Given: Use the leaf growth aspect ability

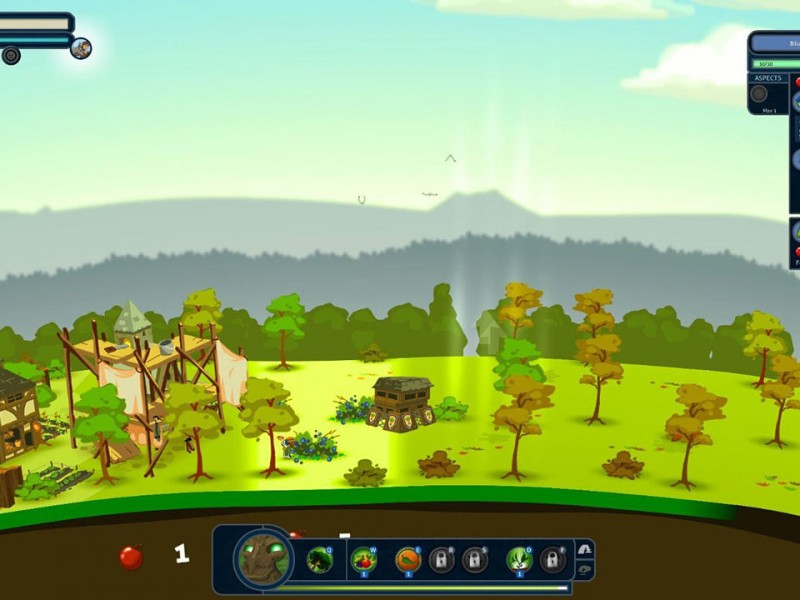Looking at the screenshot, I should (x=518, y=560).
